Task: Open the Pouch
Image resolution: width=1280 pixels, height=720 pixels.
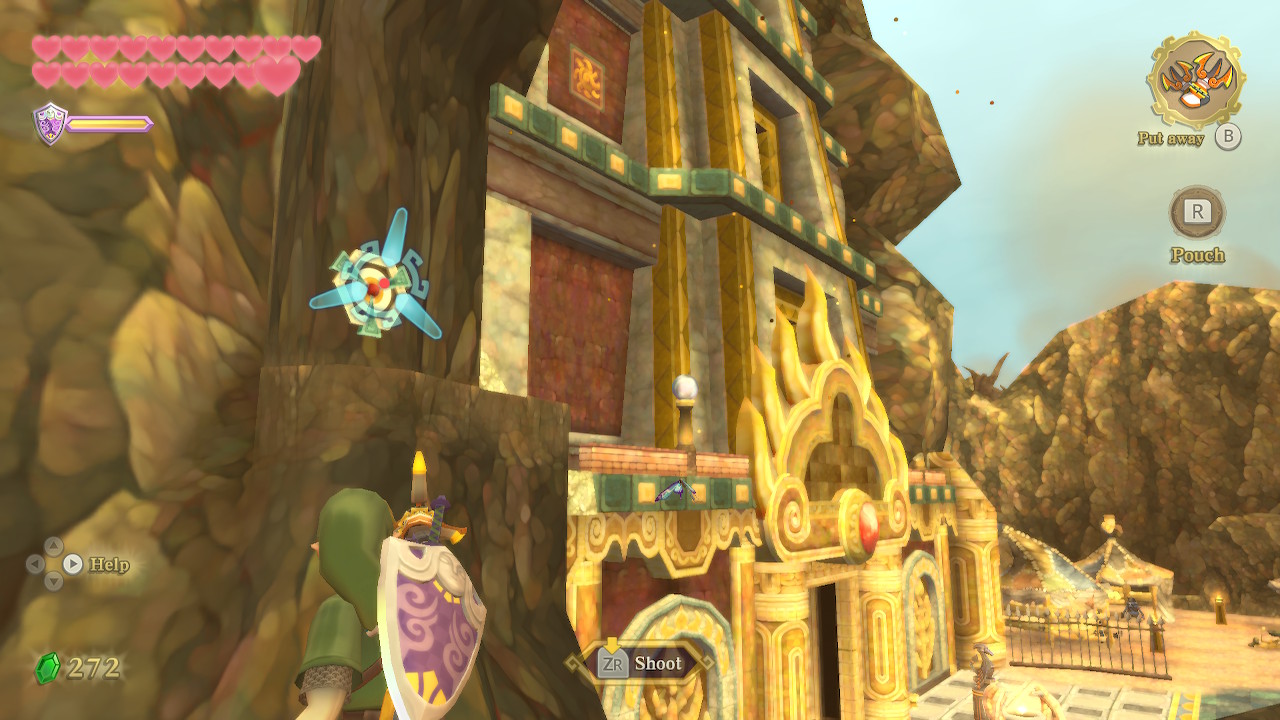Action: [1196, 213]
